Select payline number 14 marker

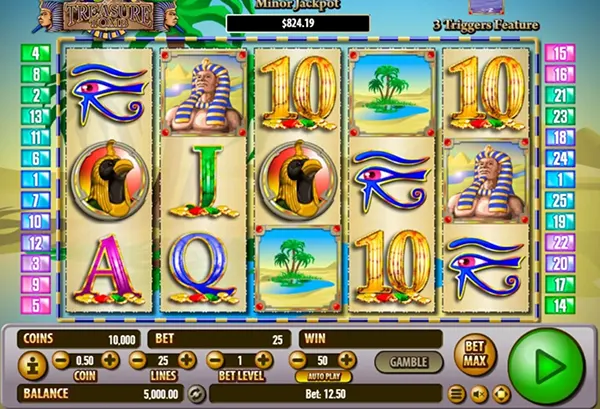560,304
